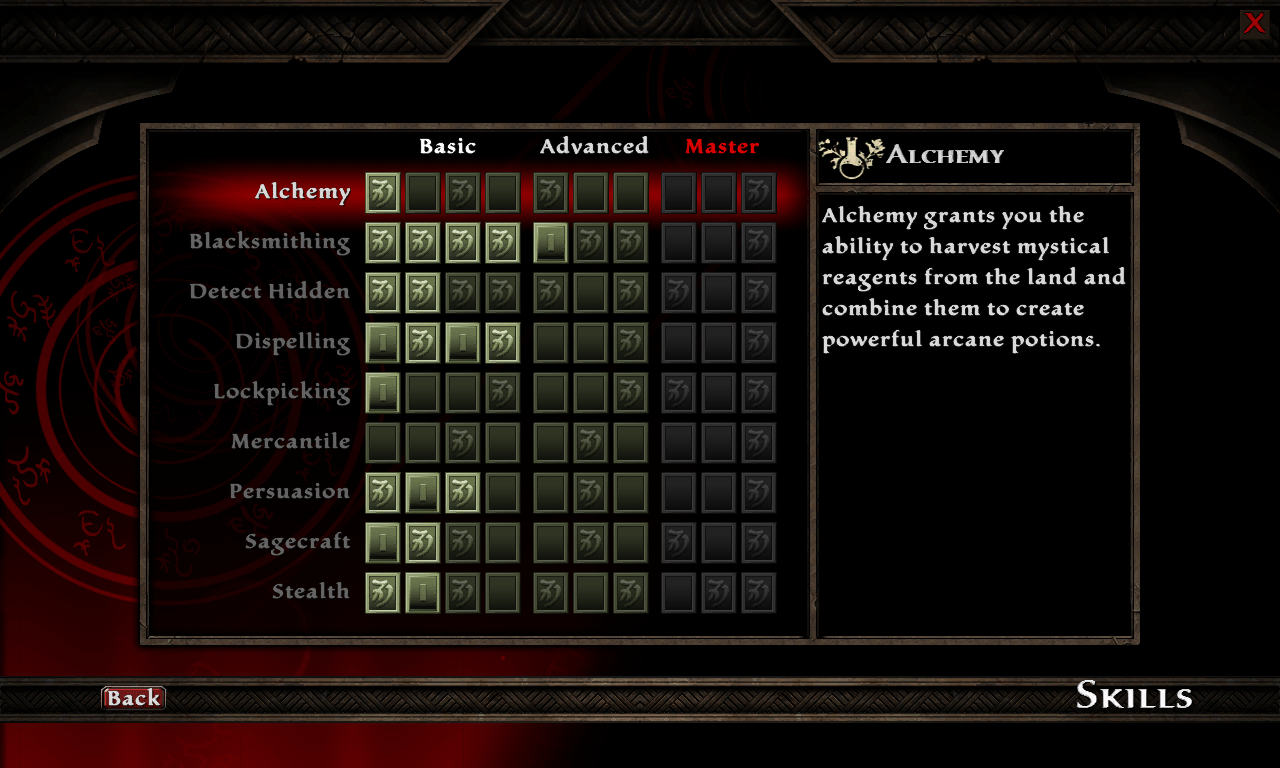Click the first Mercantile Basic skill slot
1280x768 pixels.
pos(381,442)
